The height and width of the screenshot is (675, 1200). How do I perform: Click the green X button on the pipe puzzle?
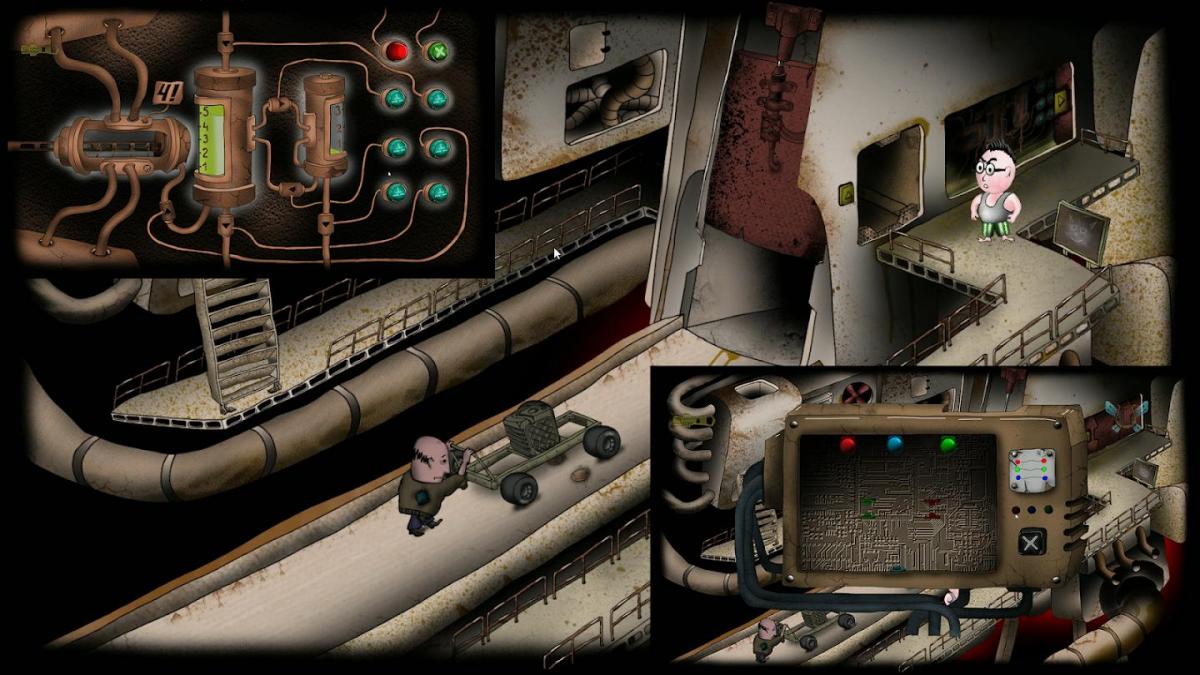click(x=437, y=51)
